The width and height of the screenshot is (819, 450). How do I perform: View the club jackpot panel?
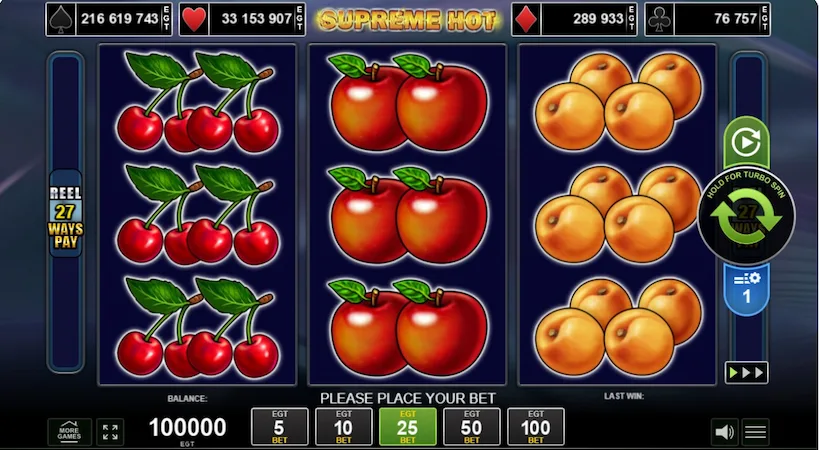[x=707, y=19]
